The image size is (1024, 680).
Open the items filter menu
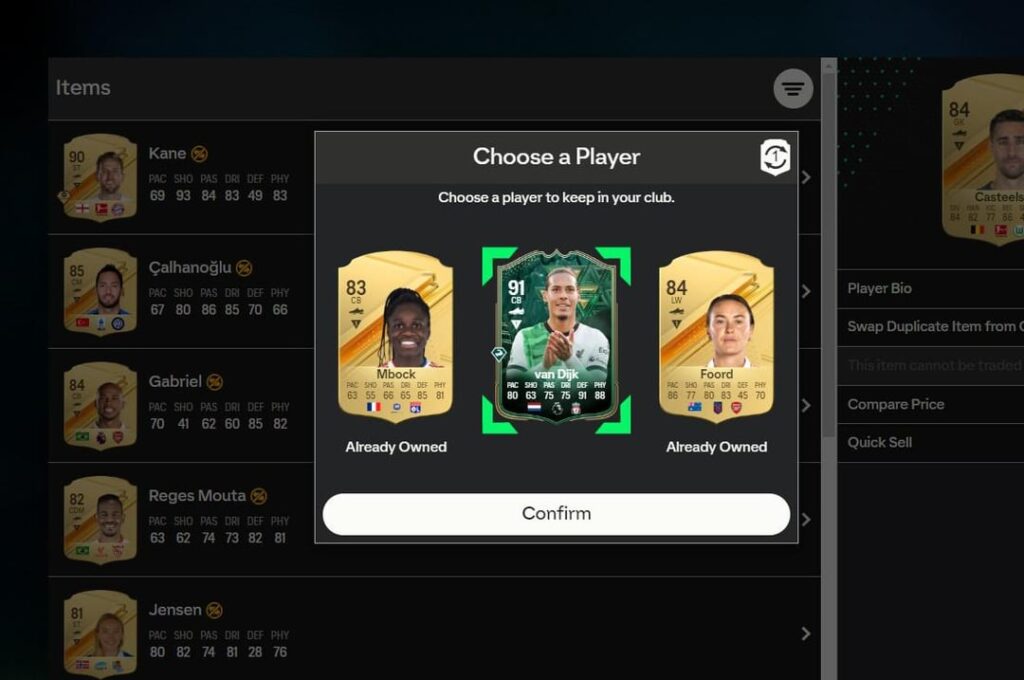click(x=793, y=89)
